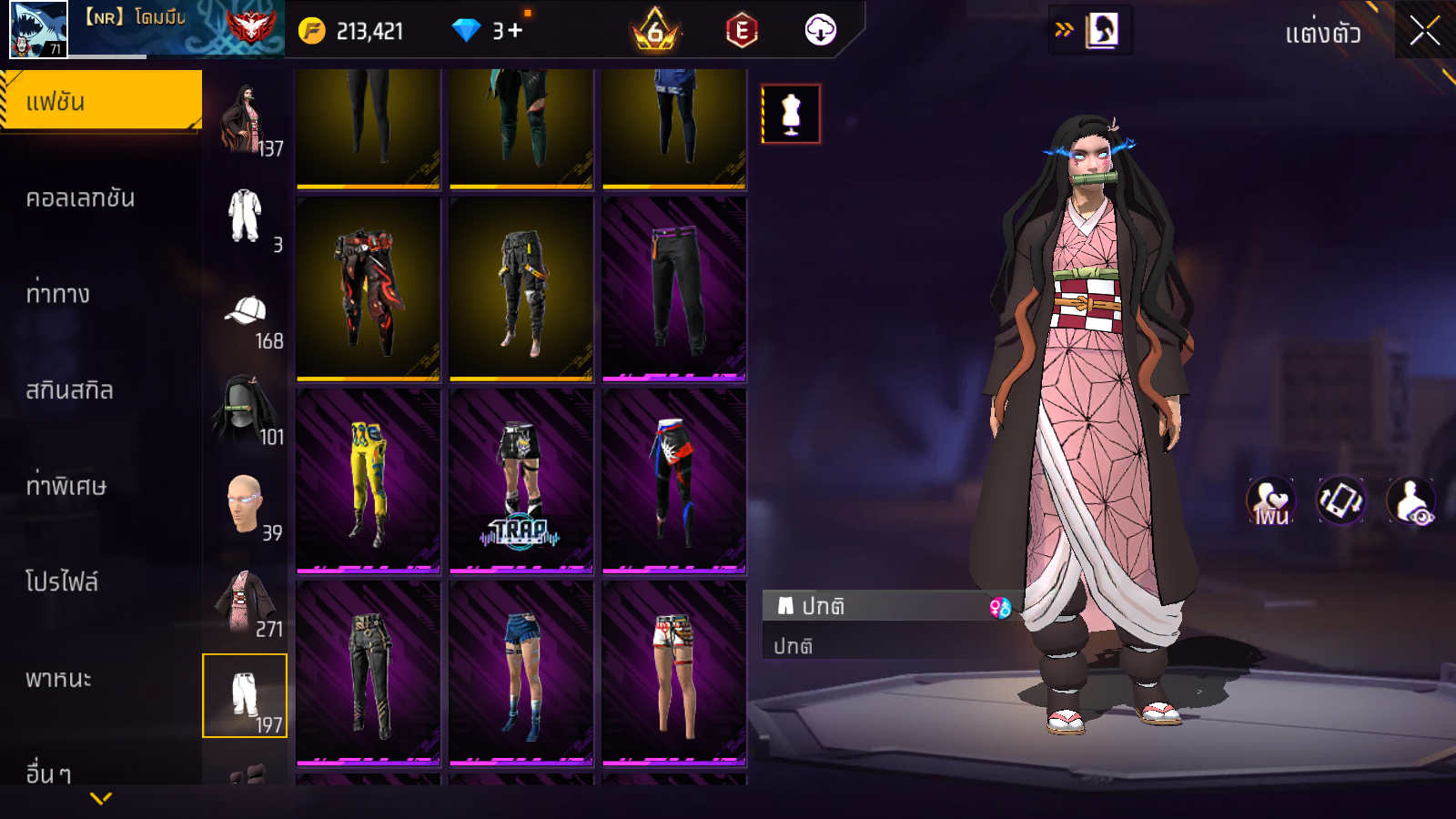Viewport: 1456px width, 819px height.
Task: Select the blue denim shorts
Action: tap(521, 673)
